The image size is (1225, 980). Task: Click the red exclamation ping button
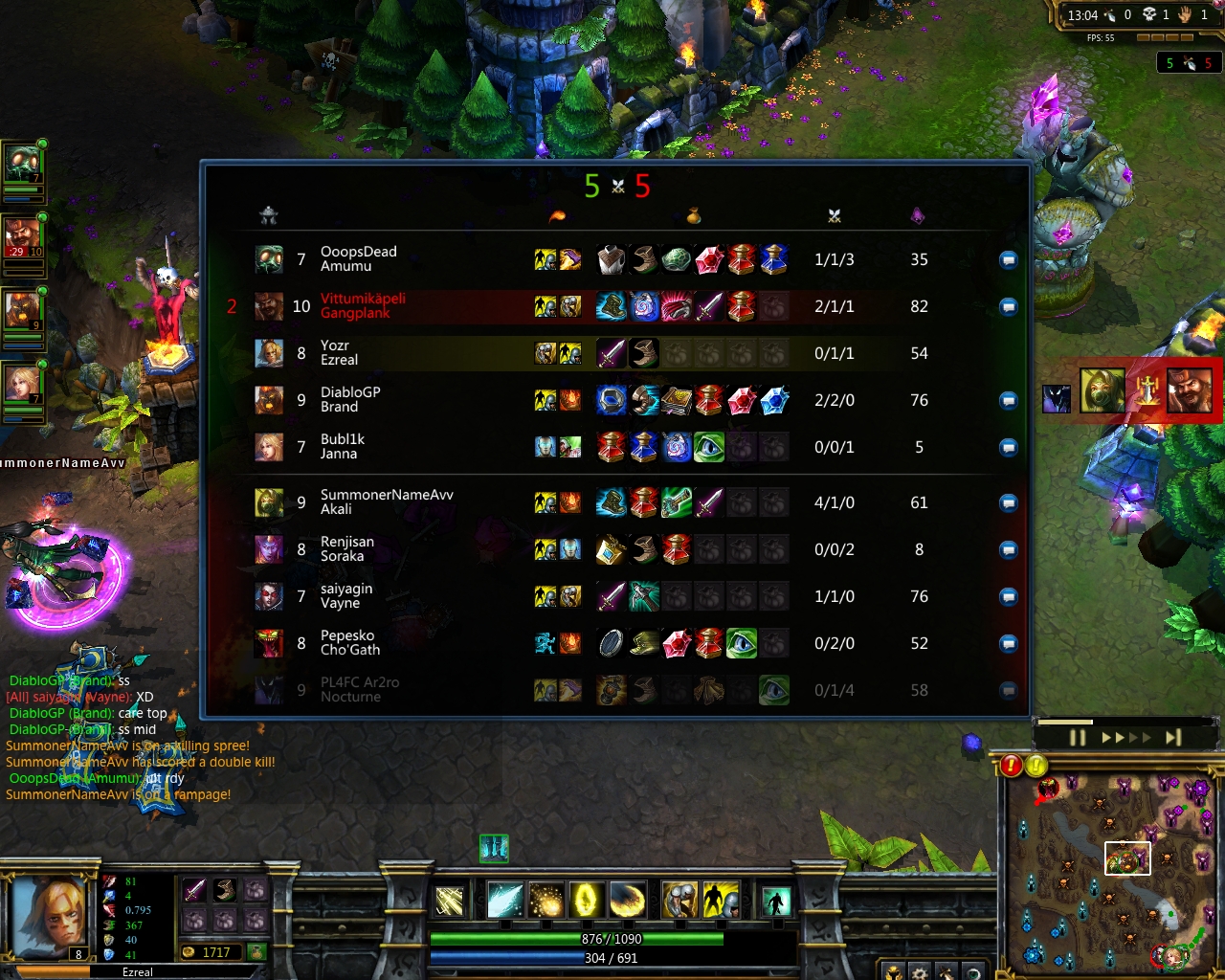(x=1012, y=766)
